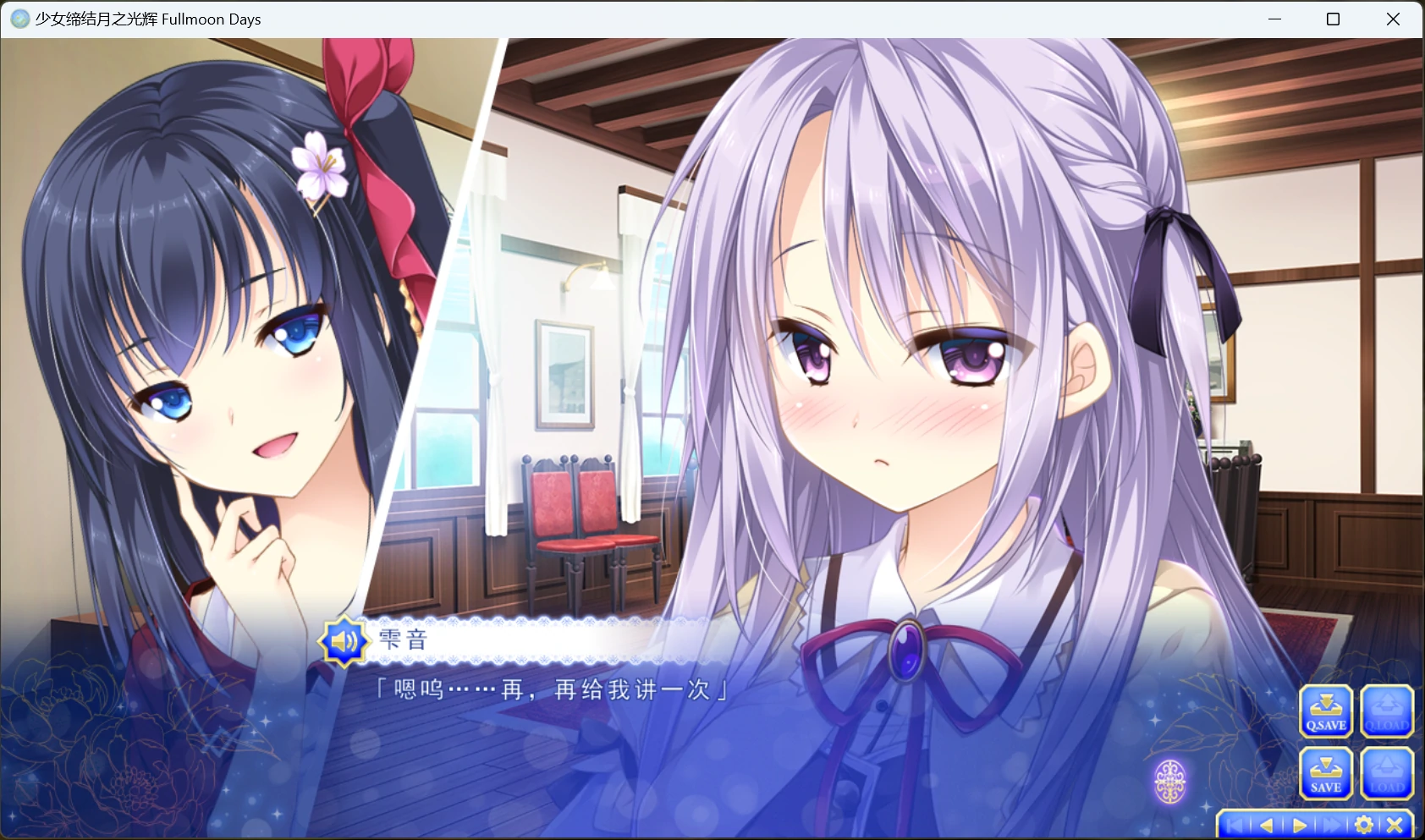This screenshot has width=1425, height=840.
Task: Advance dialogue with the play arrow
Action: [1299, 825]
